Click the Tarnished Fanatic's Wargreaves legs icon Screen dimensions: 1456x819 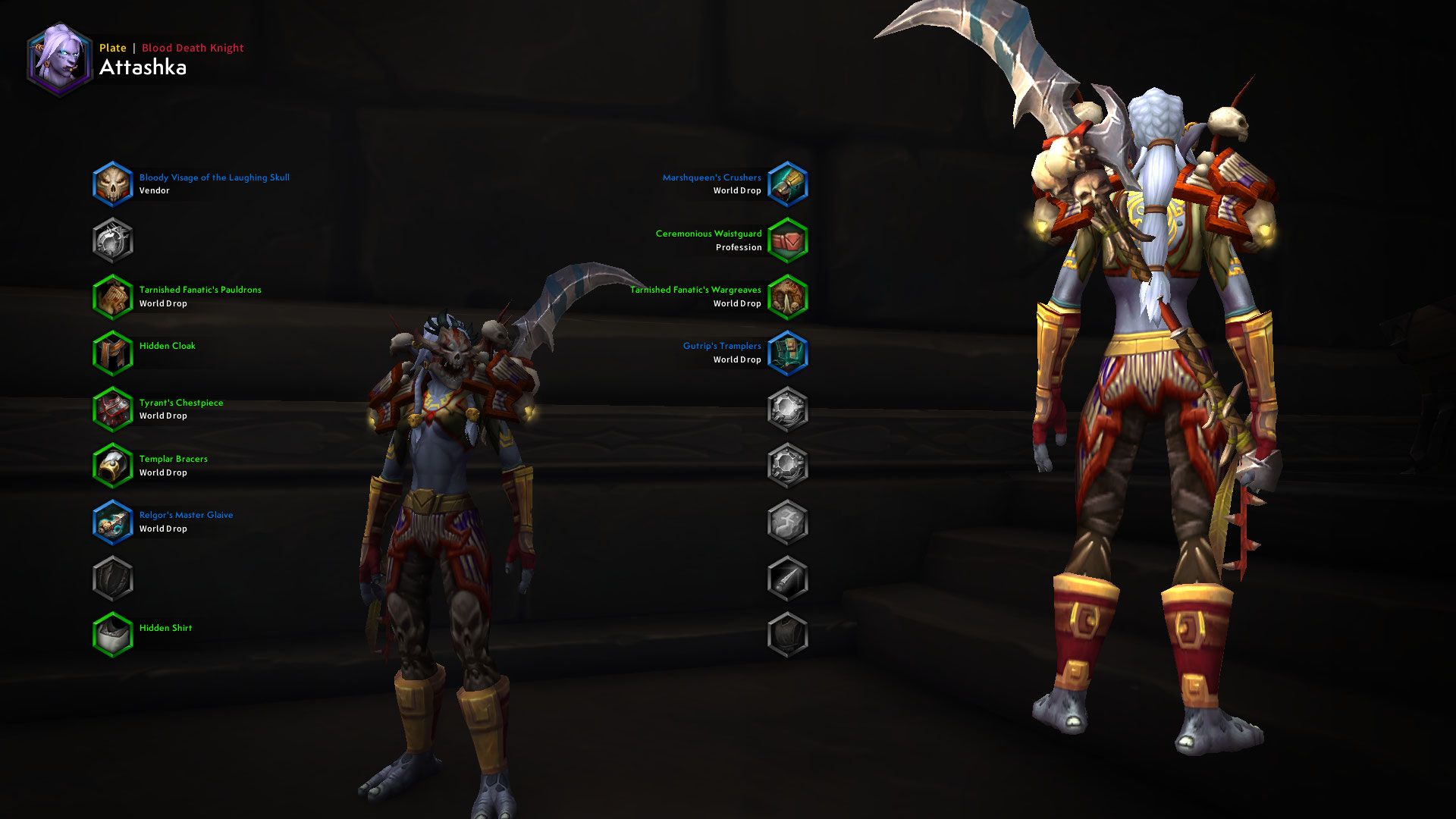789,296
